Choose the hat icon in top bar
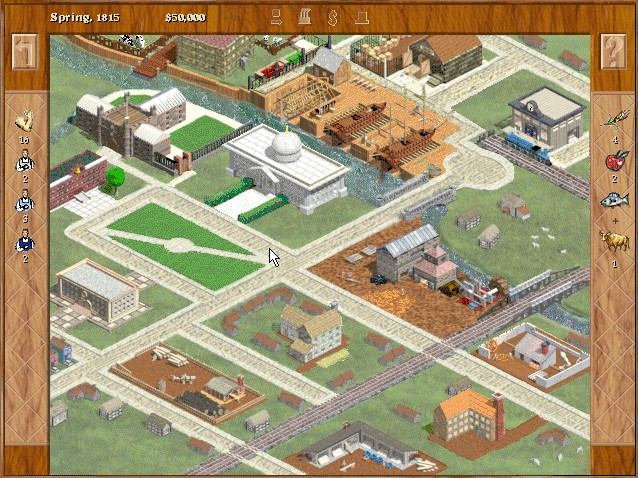638x478 pixels. coord(361,17)
